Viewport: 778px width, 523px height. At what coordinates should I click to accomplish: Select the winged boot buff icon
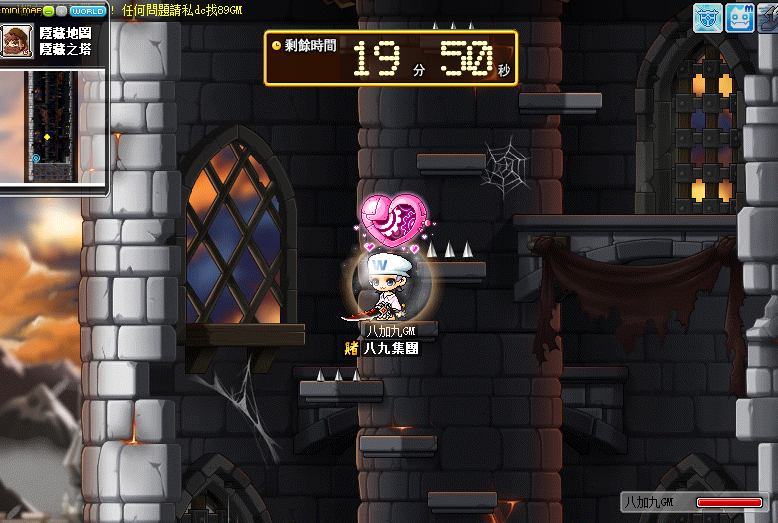pyautogui.click(x=770, y=18)
